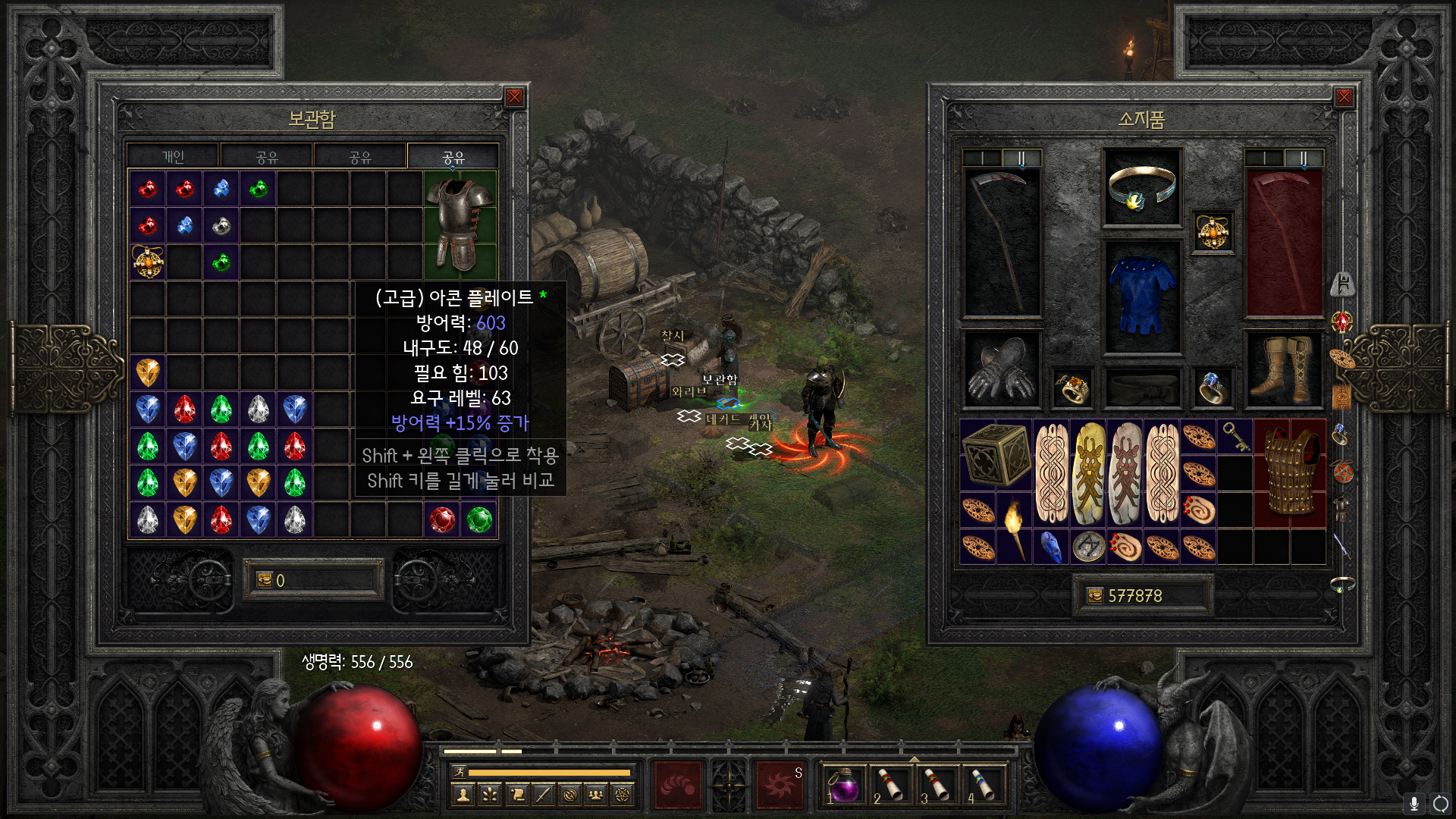Pick up the torch charm
This screenshot has width=1456, height=819.
1015,529
